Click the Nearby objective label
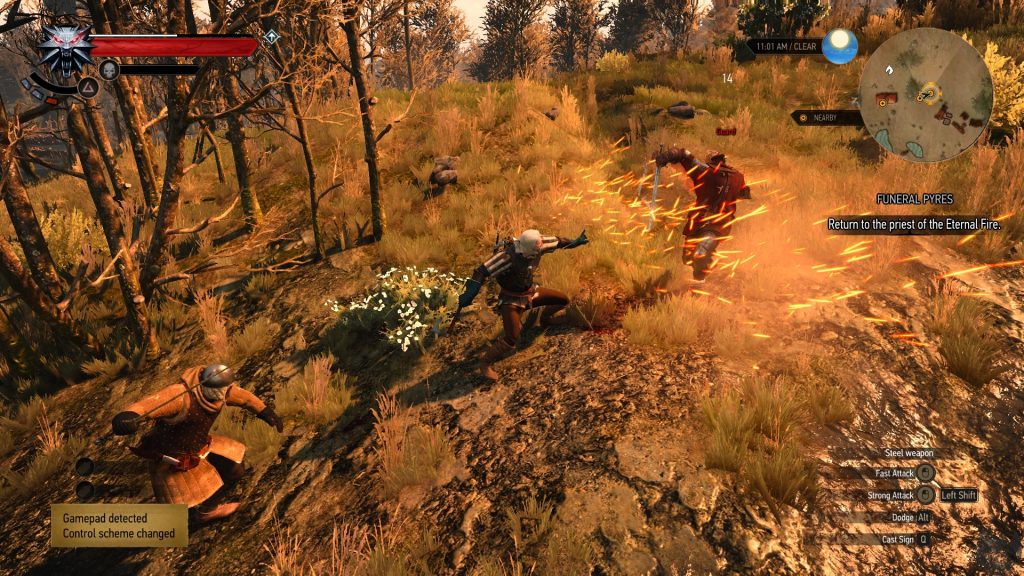 (x=828, y=117)
